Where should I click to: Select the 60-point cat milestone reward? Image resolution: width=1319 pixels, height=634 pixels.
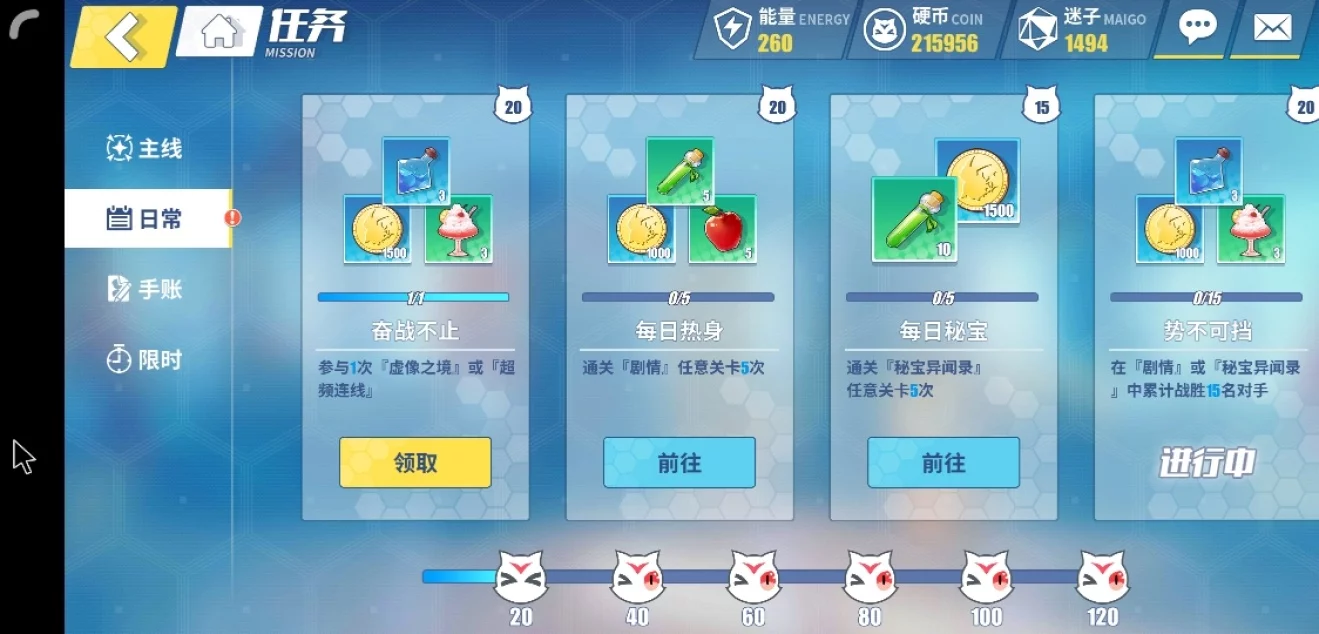tap(754, 578)
